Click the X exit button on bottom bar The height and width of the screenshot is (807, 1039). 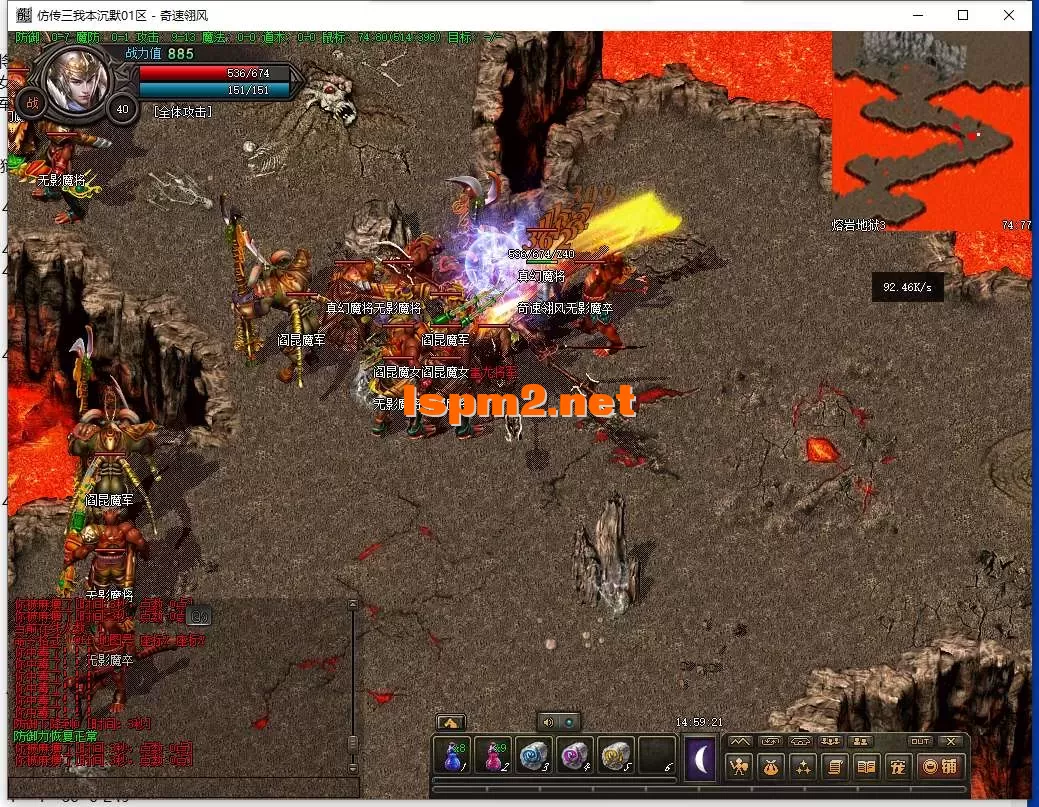click(951, 741)
